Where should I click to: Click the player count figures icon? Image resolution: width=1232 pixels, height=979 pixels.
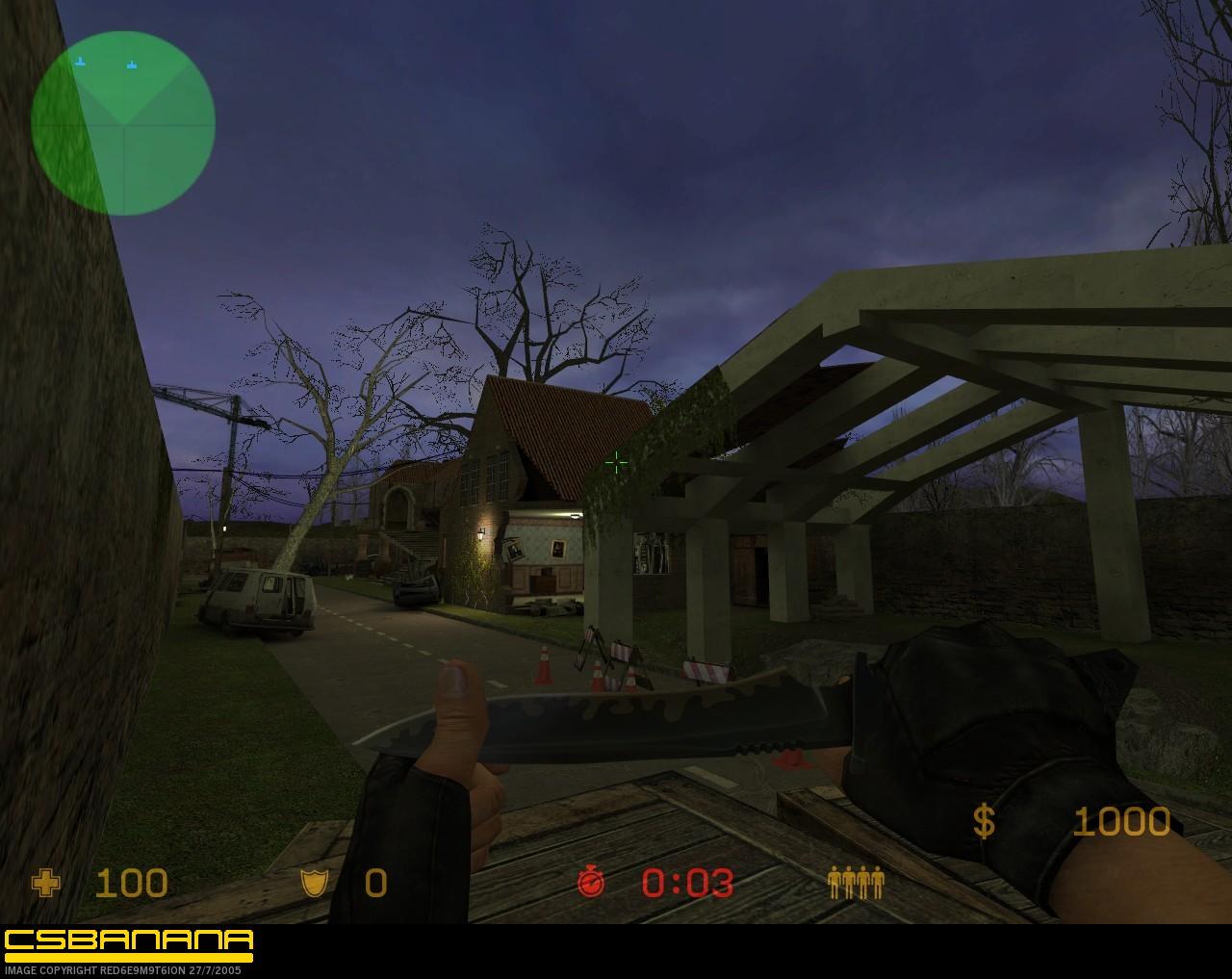click(x=855, y=882)
